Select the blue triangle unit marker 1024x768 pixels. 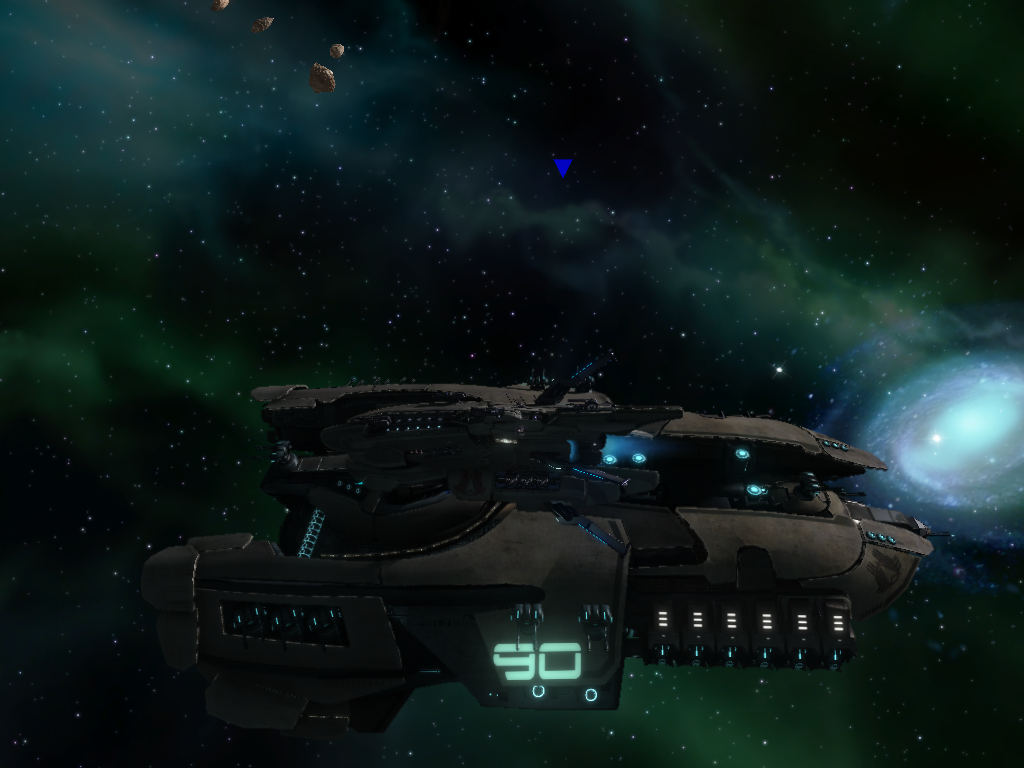click(563, 167)
